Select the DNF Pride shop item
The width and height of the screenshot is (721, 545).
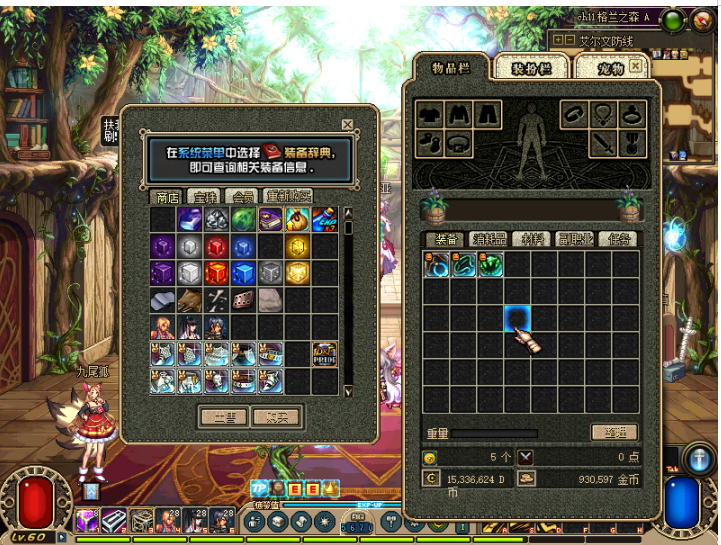[324, 354]
